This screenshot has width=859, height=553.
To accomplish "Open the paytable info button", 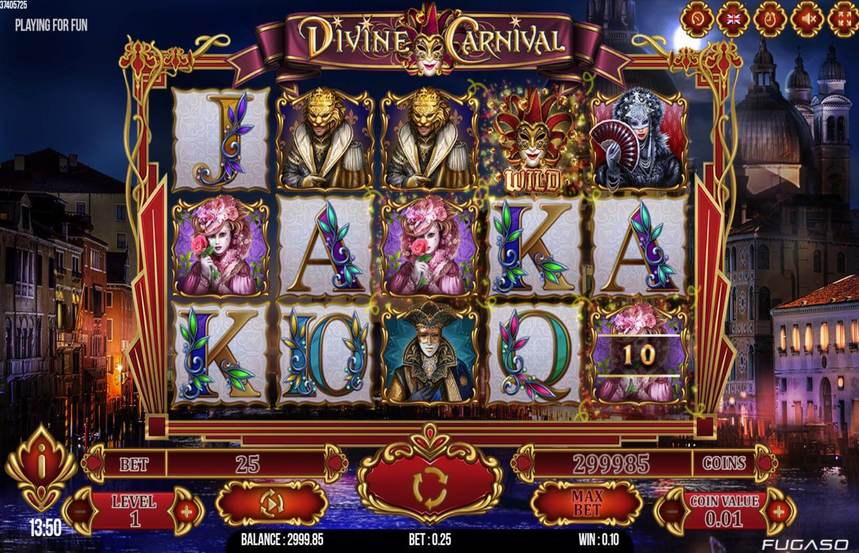I will point(40,467).
